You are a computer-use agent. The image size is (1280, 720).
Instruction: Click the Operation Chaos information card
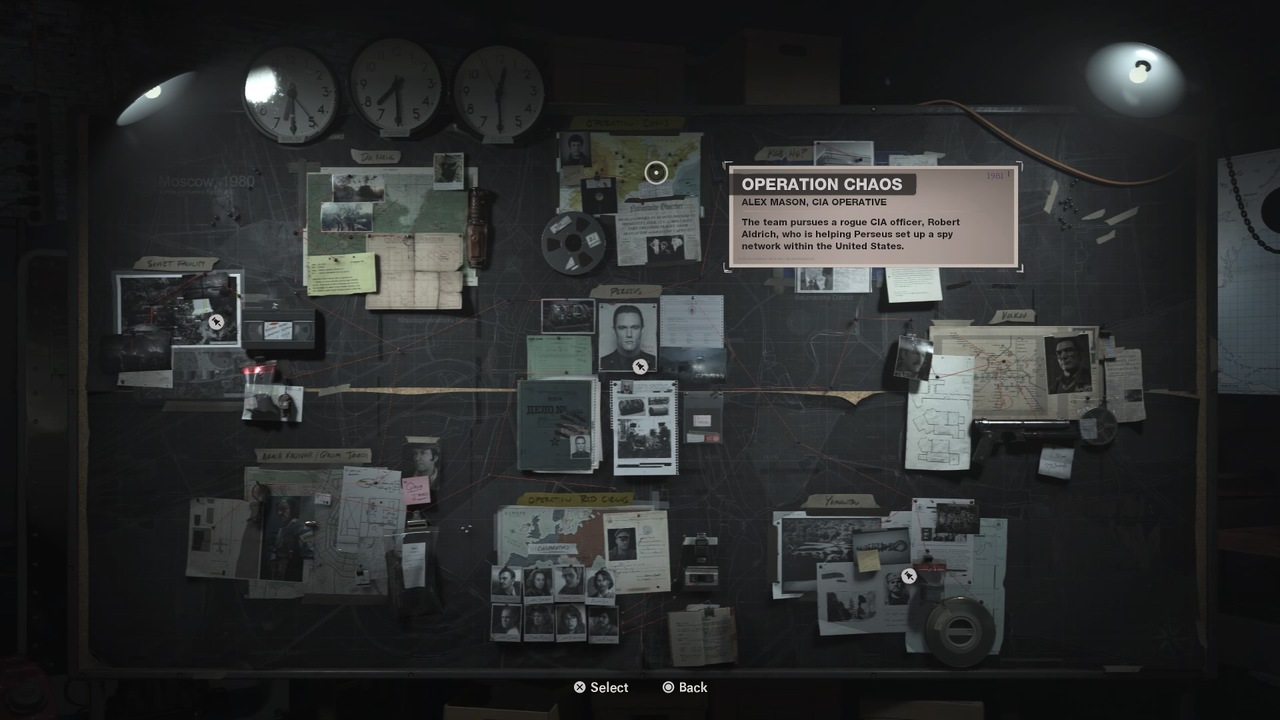pyautogui.click(x=875, y=215)
